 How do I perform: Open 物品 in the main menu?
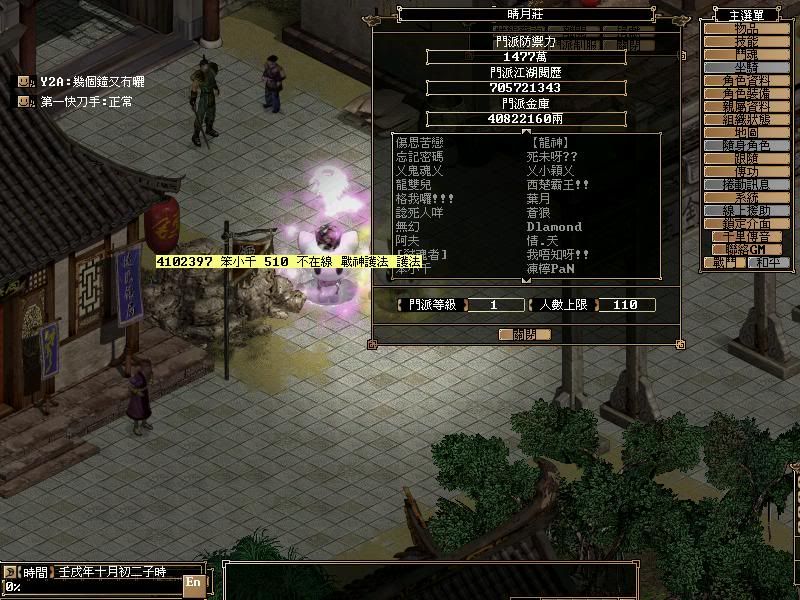[747, 29]
